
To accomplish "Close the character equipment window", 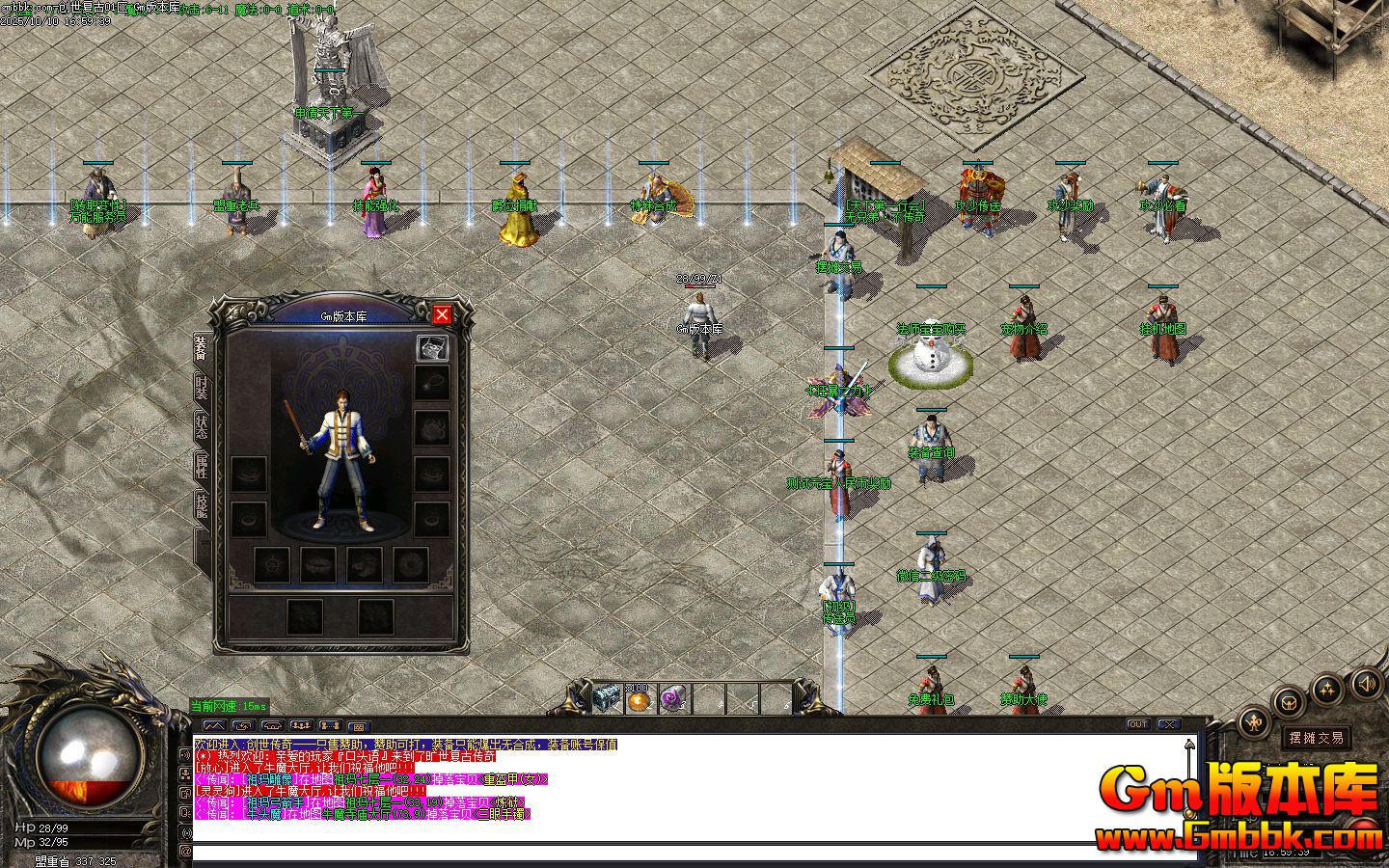I will 442,314.
